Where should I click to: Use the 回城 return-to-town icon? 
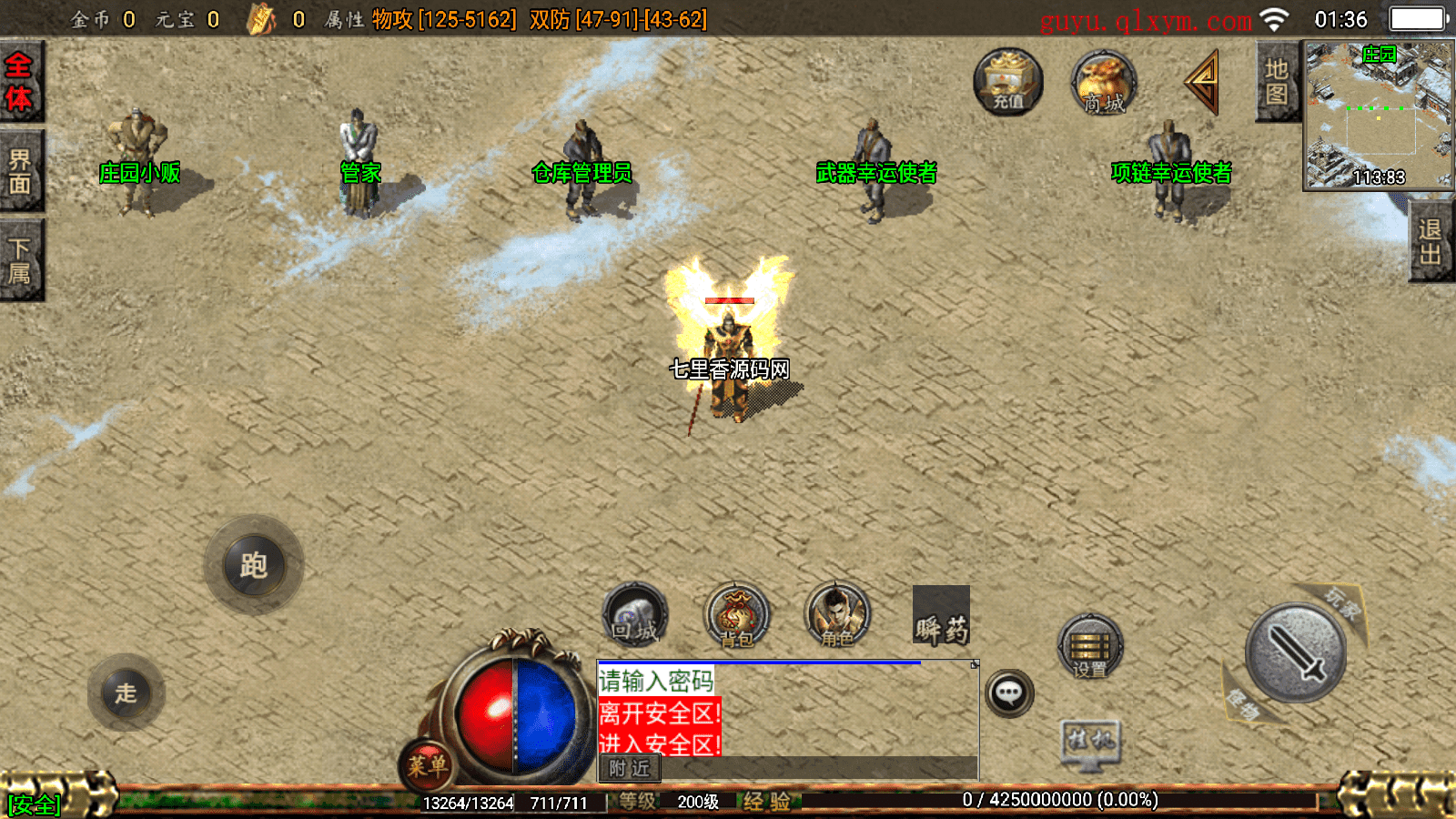click(635, 616)
